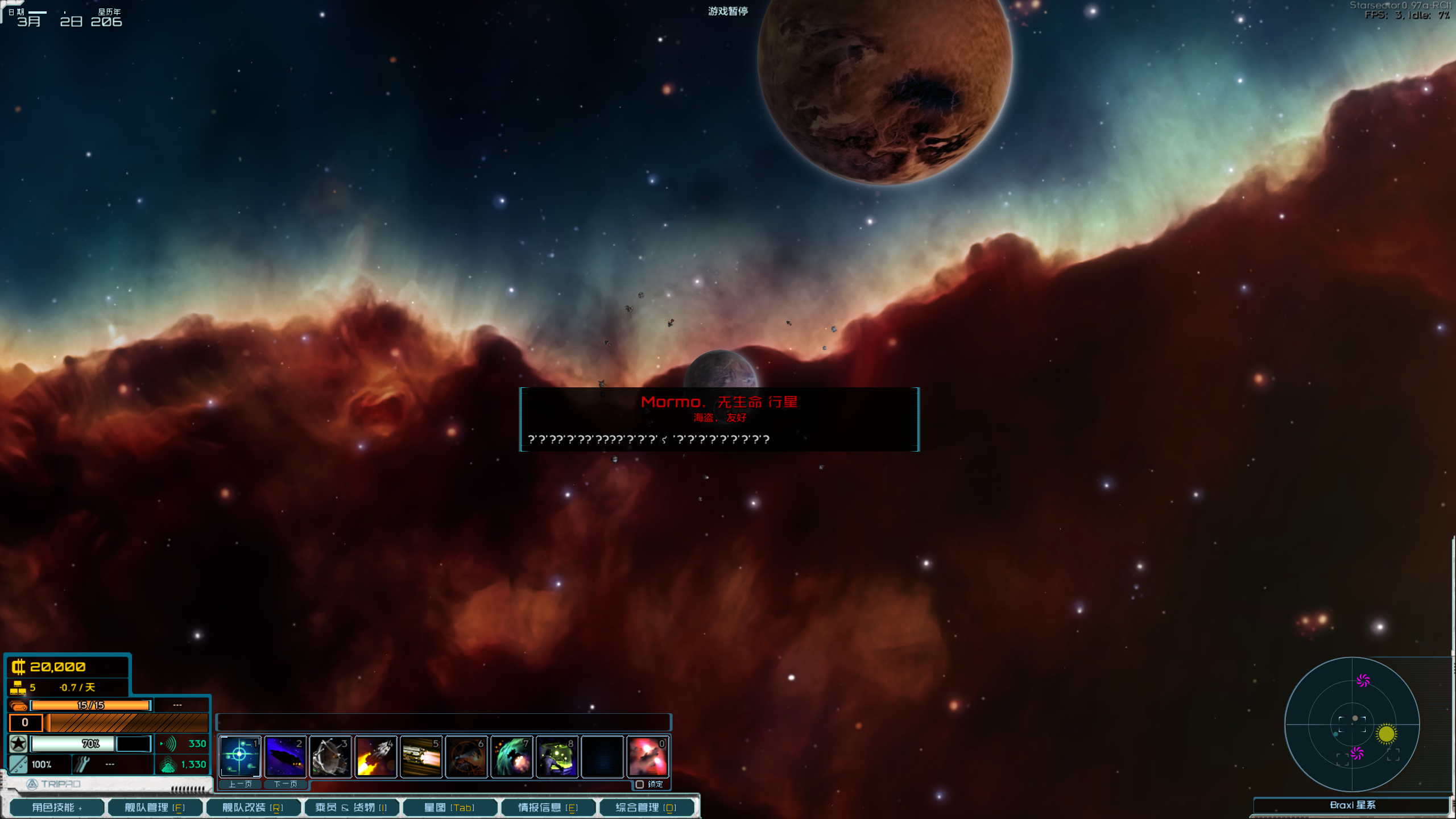Viewport: 1456px width, 819px height.
Task: Open the 情报信息 [E] intel screen
Action: [x=548, y=807]
